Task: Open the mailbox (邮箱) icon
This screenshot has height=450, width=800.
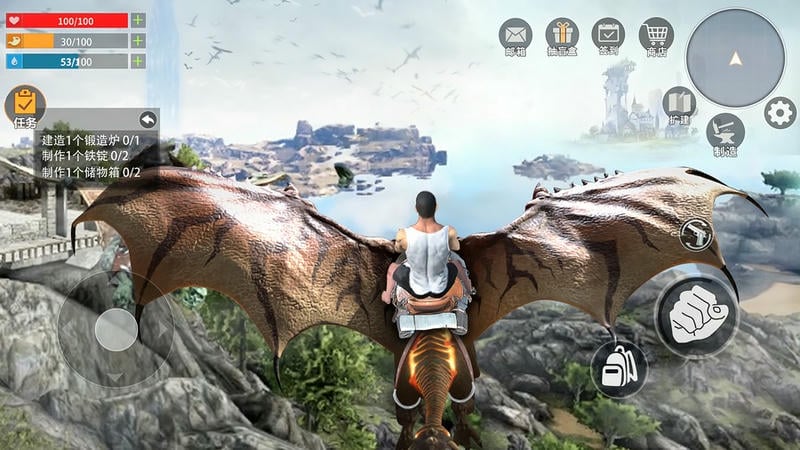Action: 516,35
